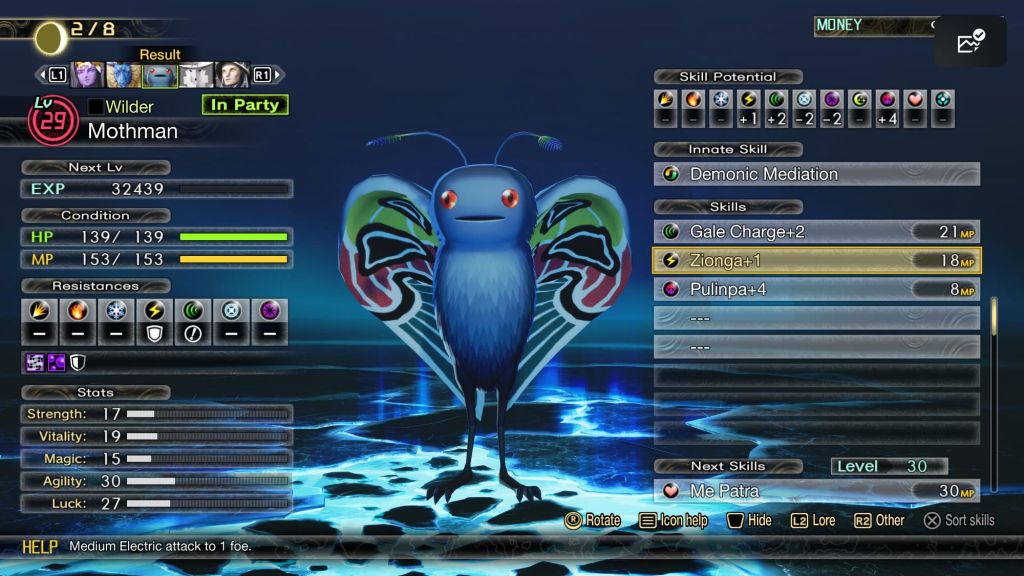1024x576 pixels.
Task: Click the +4 ailment skill potential icon
Action: (887, 108)
